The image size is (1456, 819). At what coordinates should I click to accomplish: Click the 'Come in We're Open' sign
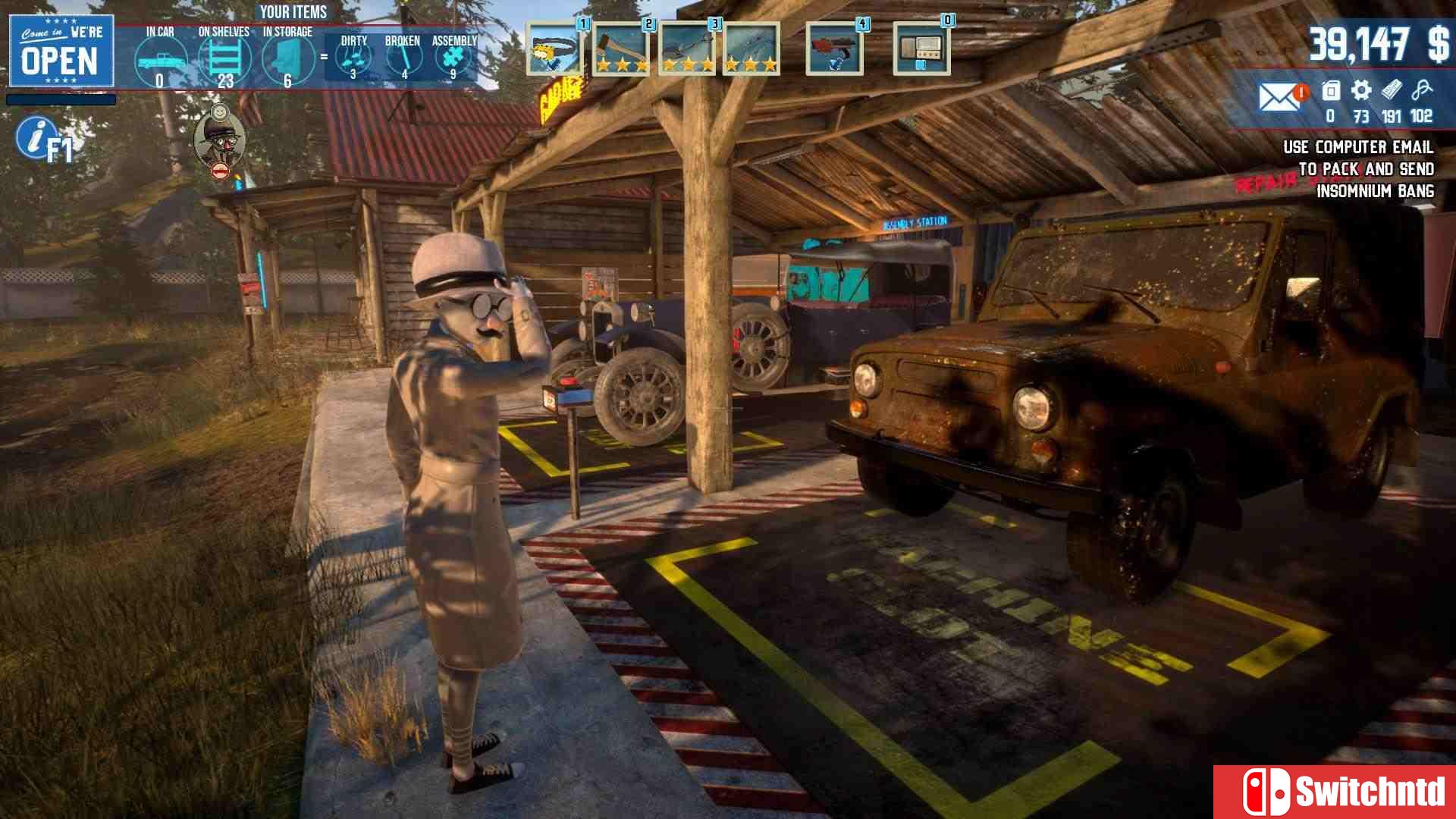pyautogui.click(x=61, y=51)
